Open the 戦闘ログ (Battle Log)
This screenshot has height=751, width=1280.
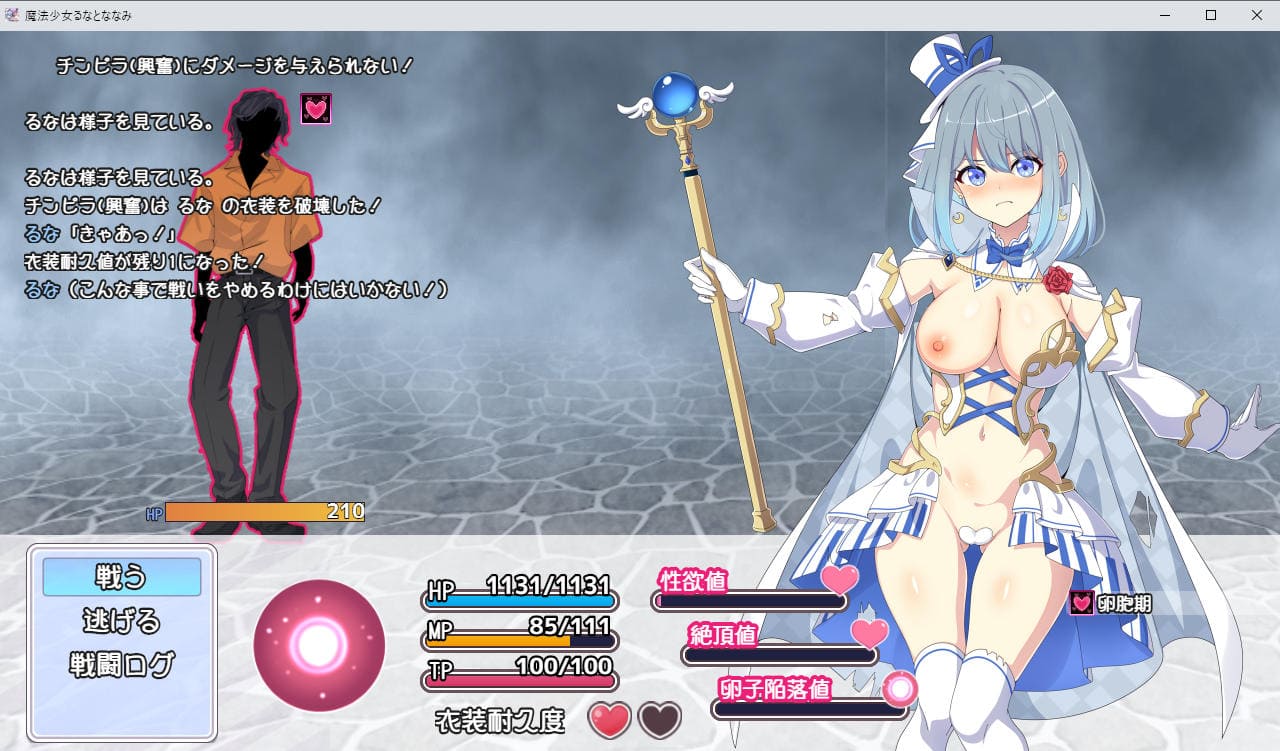coord(121,664)
